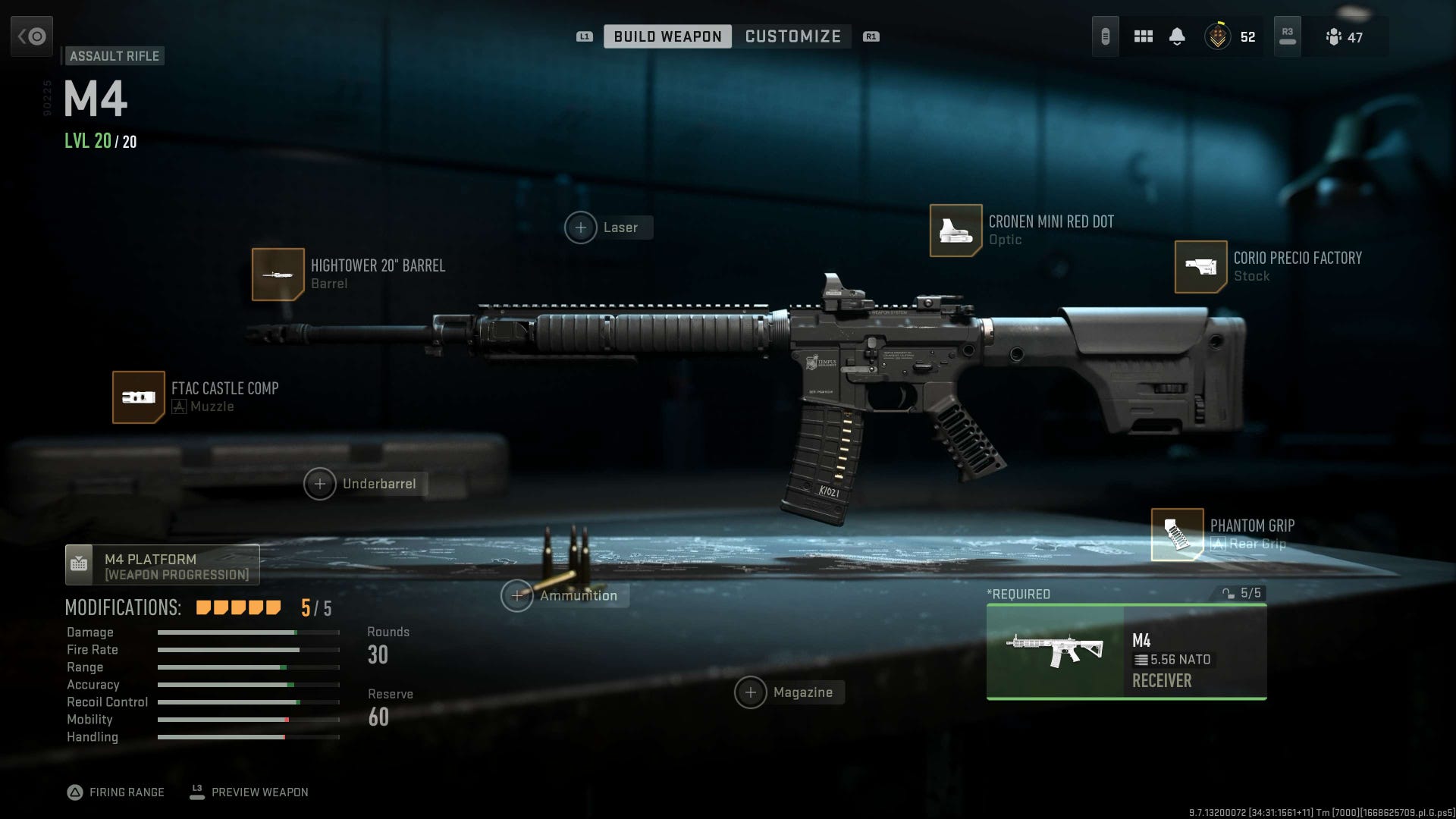Image resolution: width=1456 pixels, height=819 pixels.
Task: Choose the M4 5.56 NATO receiver card
Action: click(x=1126, y=652)
